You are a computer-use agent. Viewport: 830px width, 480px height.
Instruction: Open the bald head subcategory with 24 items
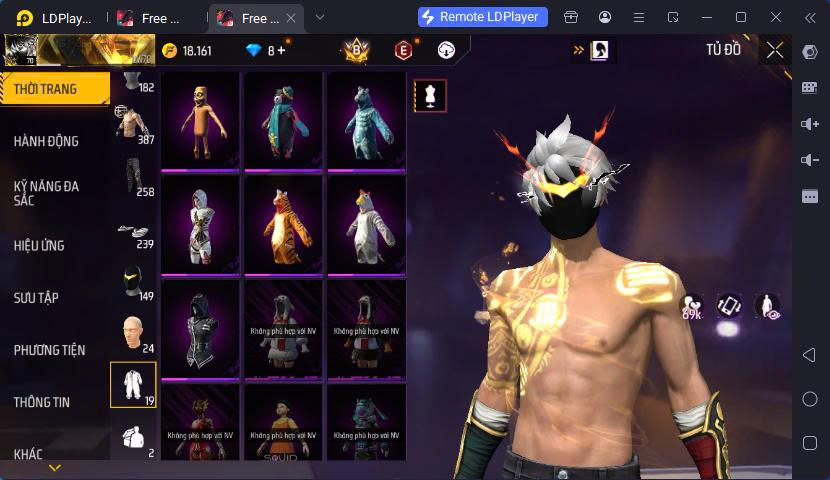pyautogui.click(x=133, y=335)
